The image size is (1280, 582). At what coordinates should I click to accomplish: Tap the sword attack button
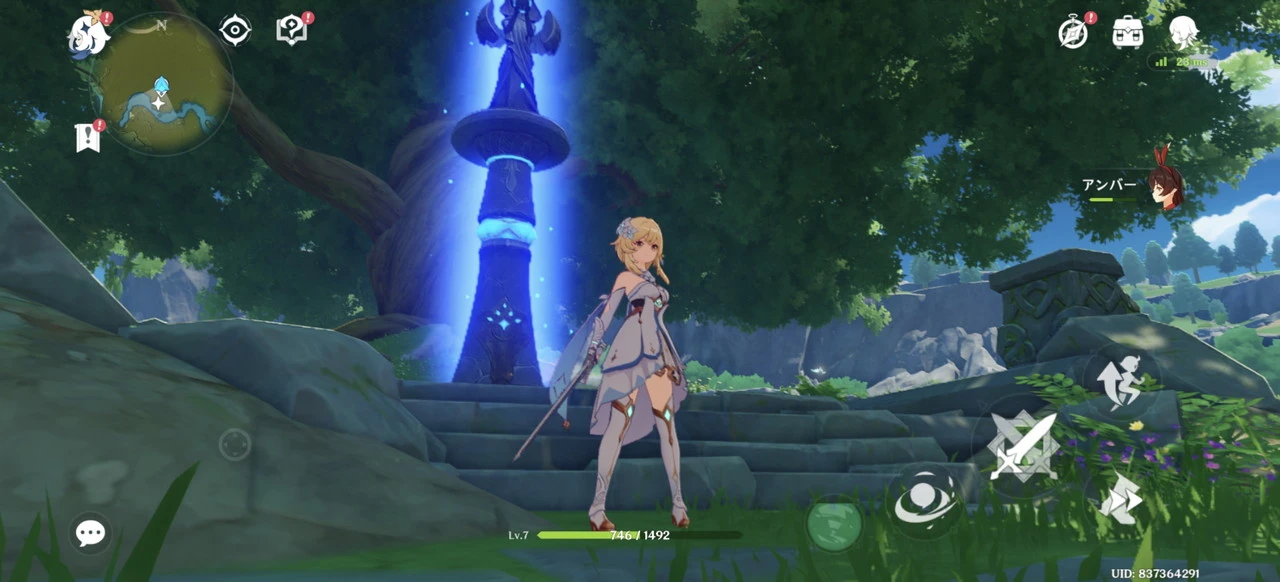coord(1022,444)
